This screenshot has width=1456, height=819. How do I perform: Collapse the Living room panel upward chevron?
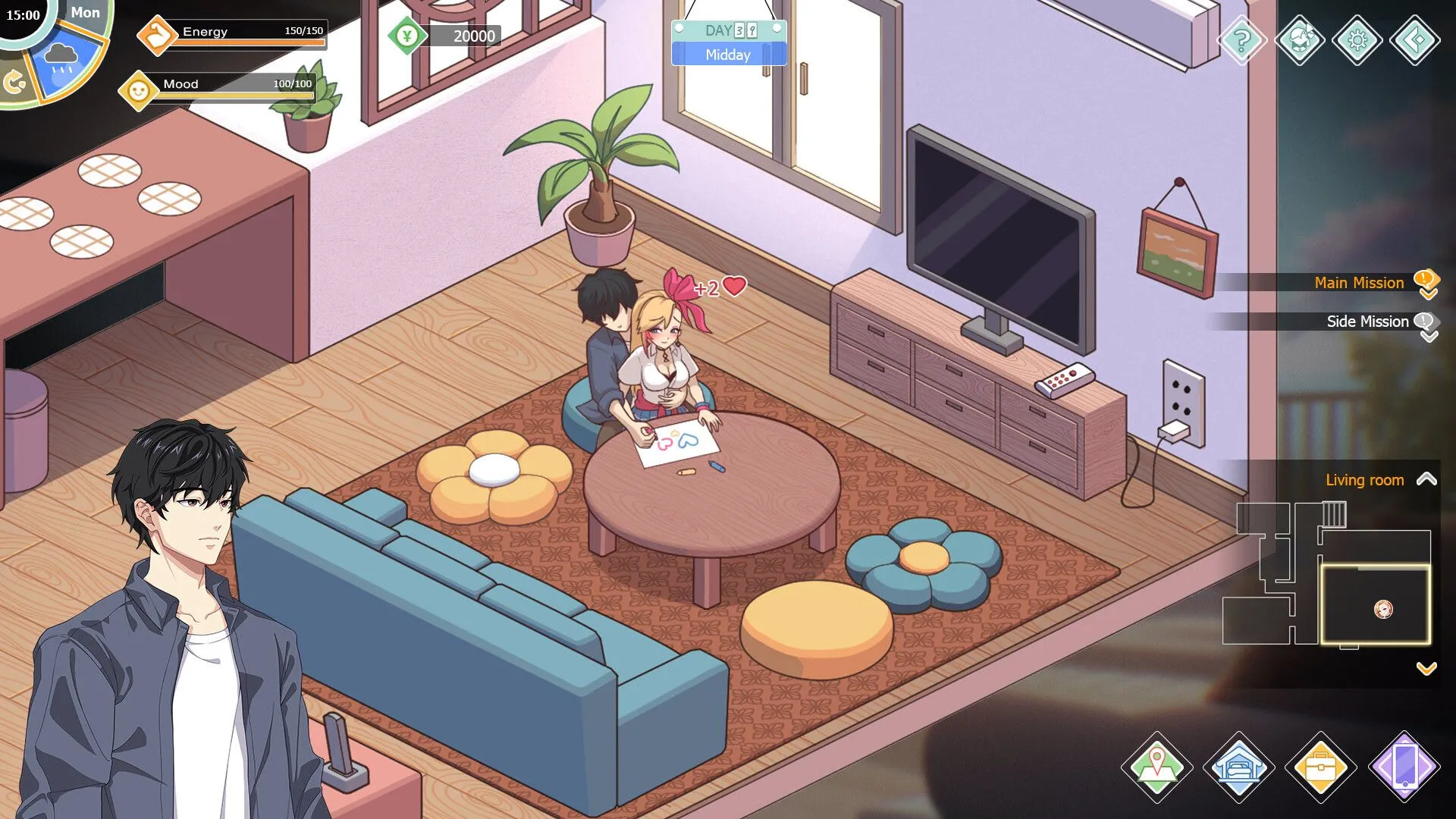1428,479
